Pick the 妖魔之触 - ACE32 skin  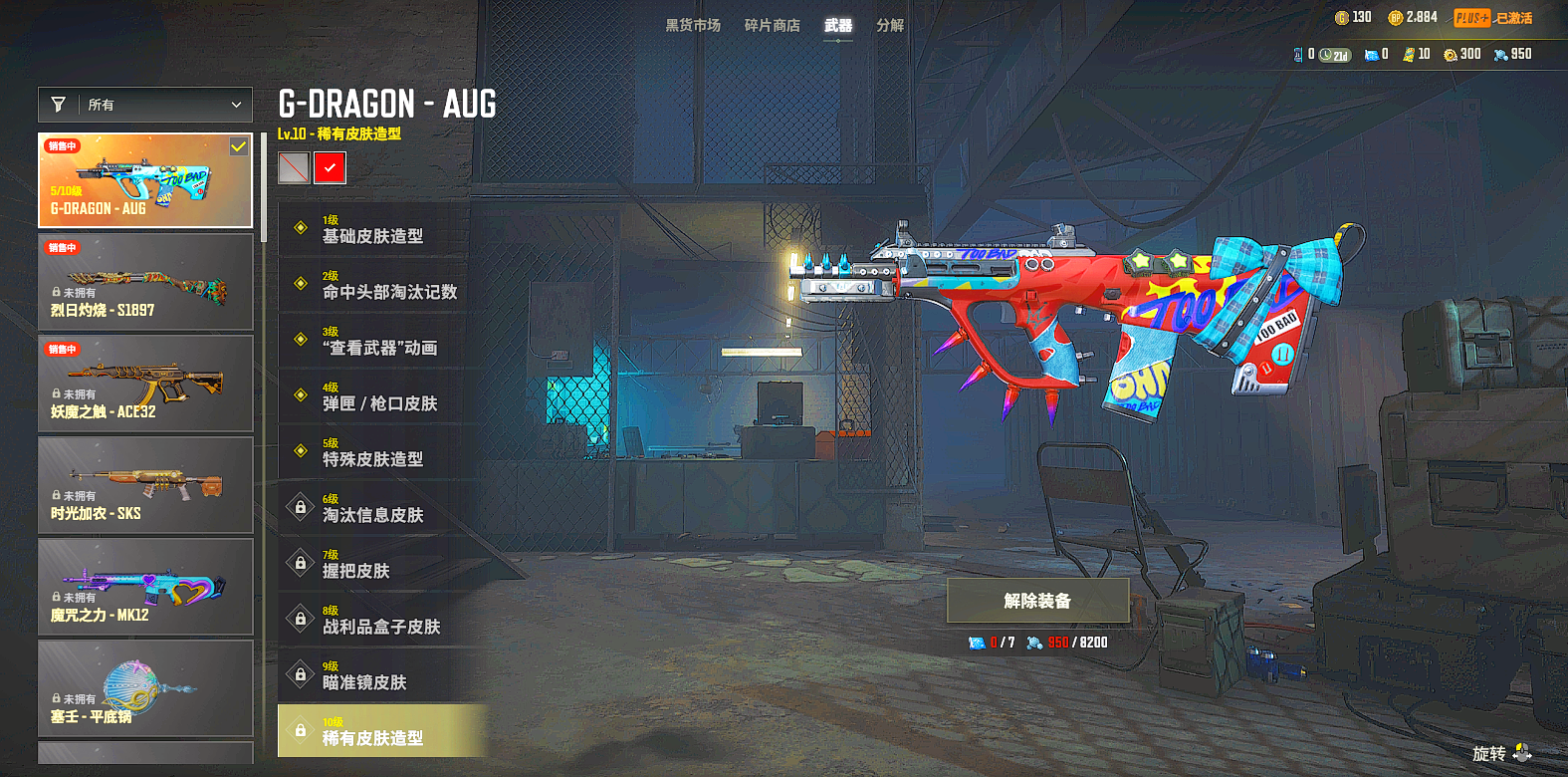[x=145, y=384]
